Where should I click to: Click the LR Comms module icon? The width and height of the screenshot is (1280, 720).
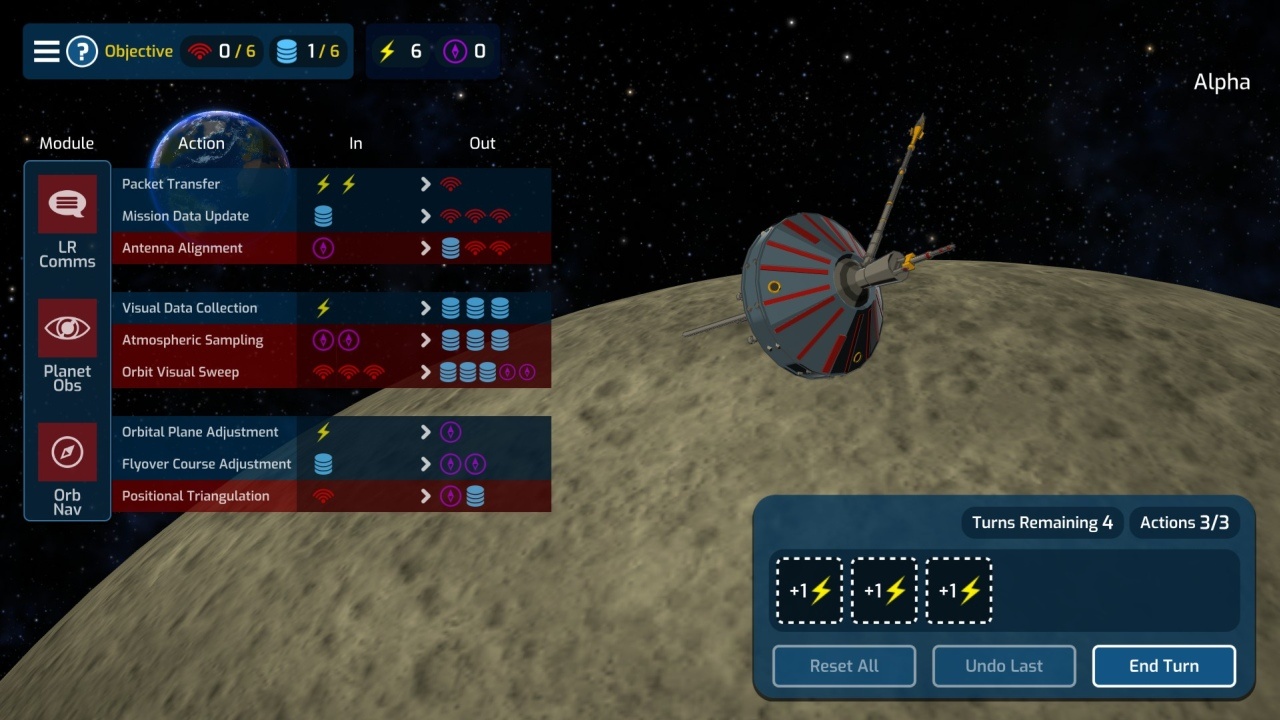tap(67, 204)
